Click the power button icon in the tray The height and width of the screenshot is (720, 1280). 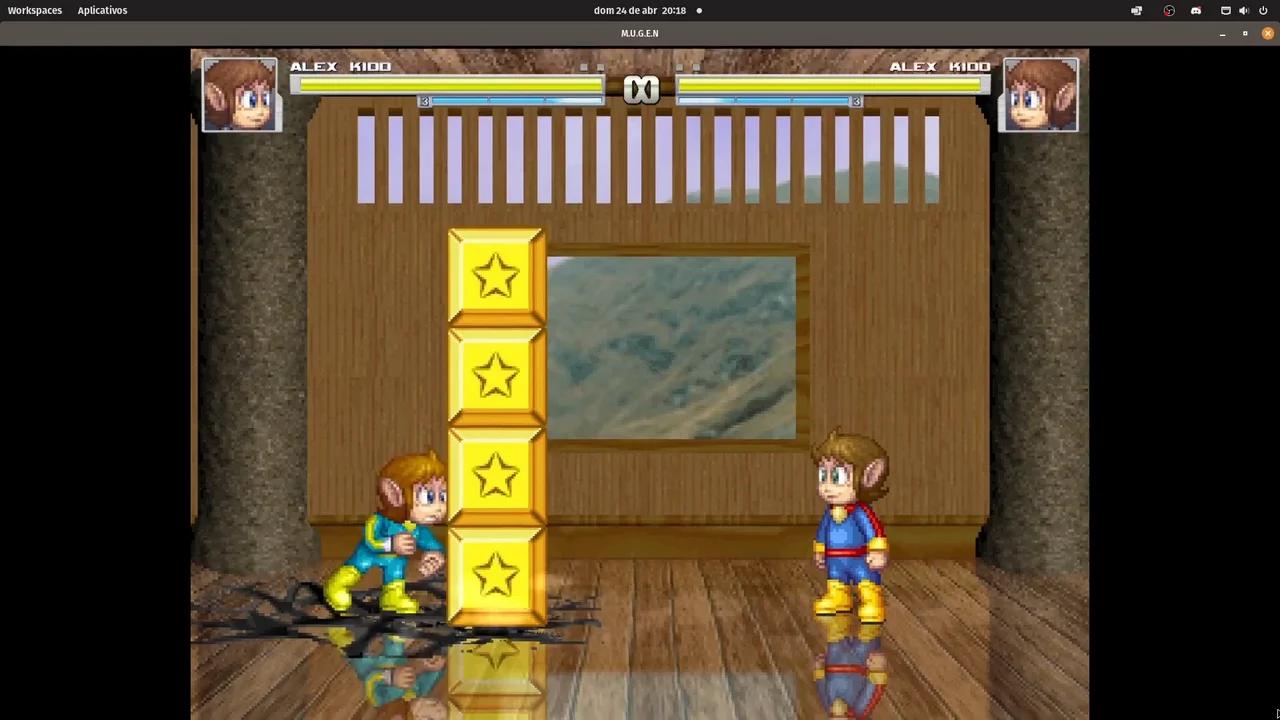click(1263, 10)
